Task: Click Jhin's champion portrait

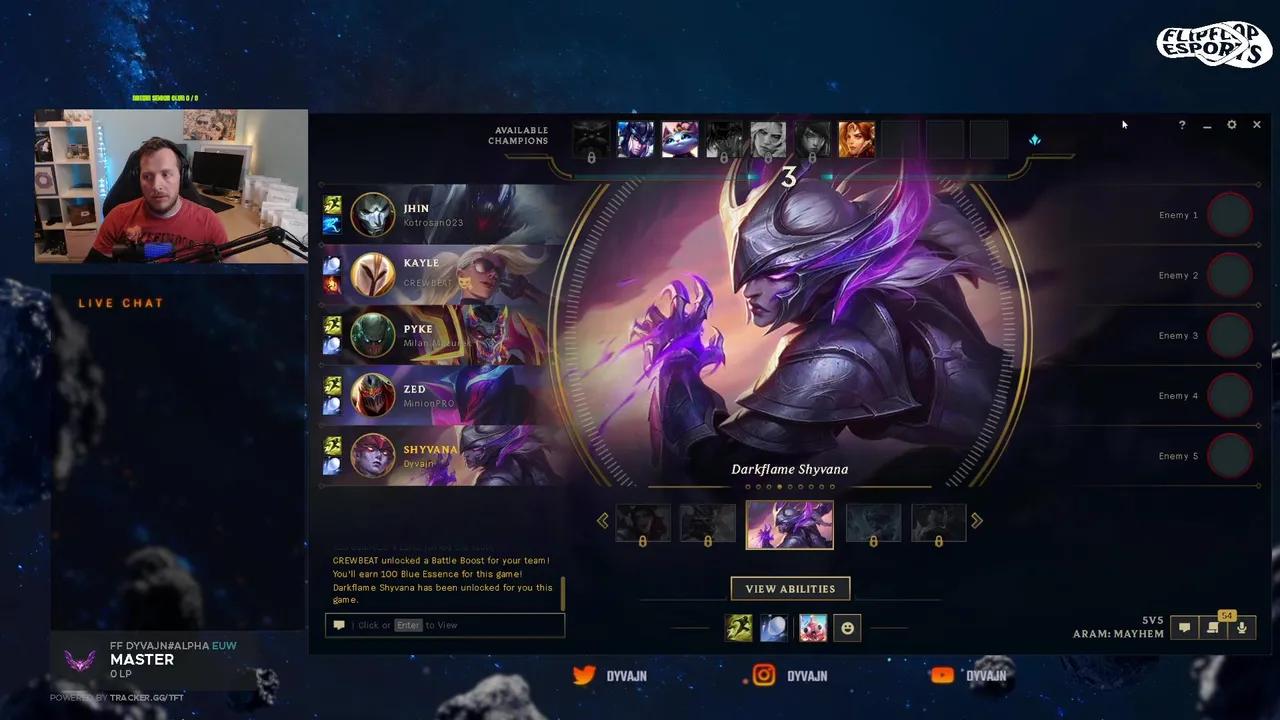Action: 373,214
